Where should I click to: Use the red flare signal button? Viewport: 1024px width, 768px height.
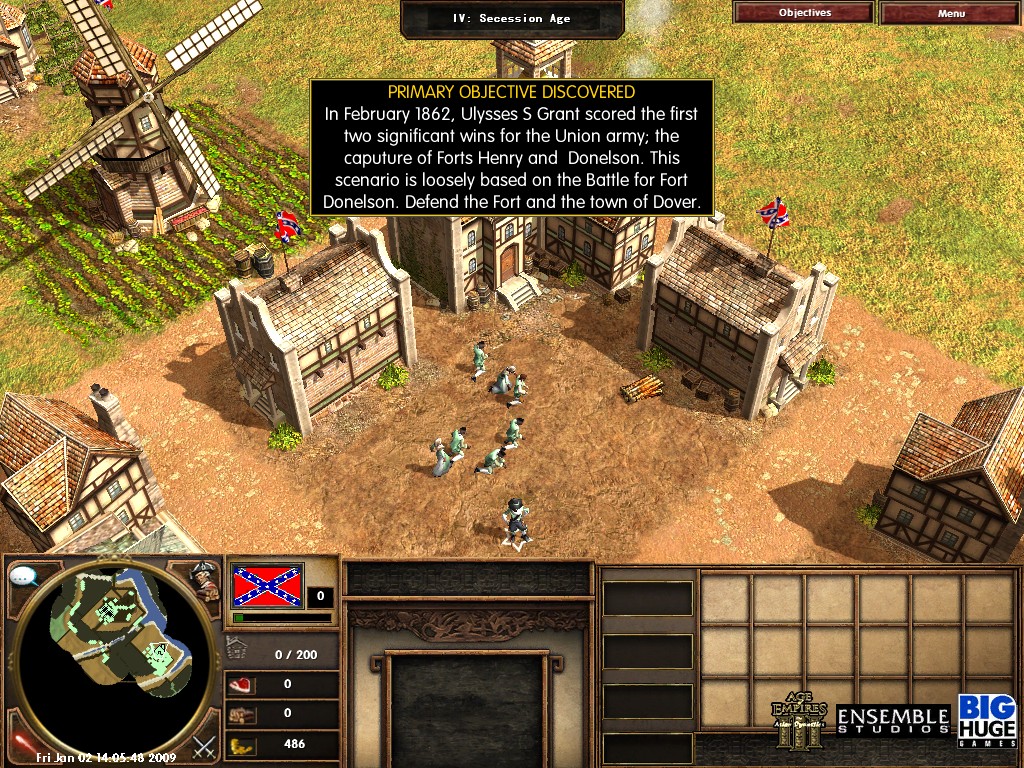click(20, 742)
